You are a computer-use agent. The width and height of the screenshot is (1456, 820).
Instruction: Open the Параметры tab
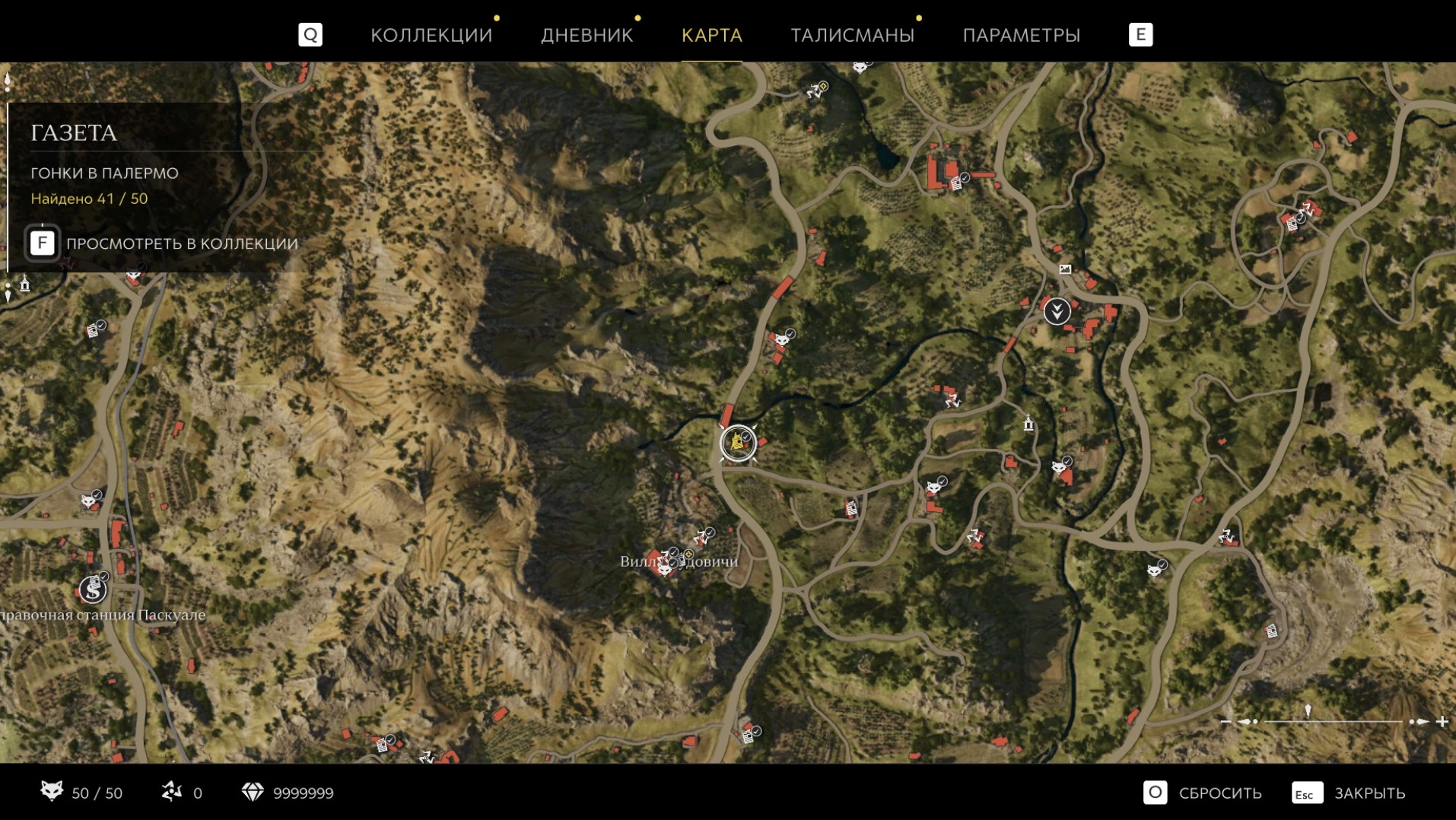pos(1021,35)
